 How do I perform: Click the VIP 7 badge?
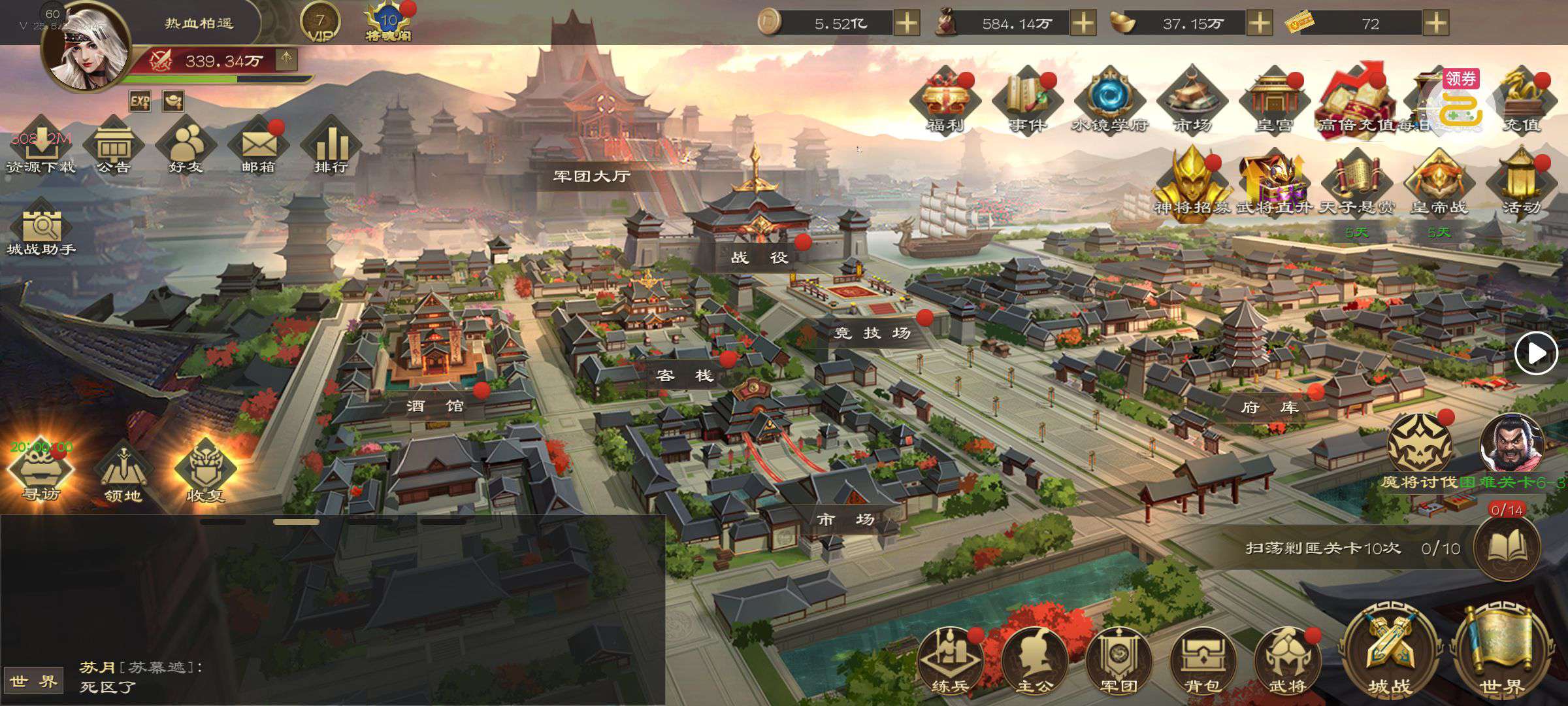pos(320,23)
